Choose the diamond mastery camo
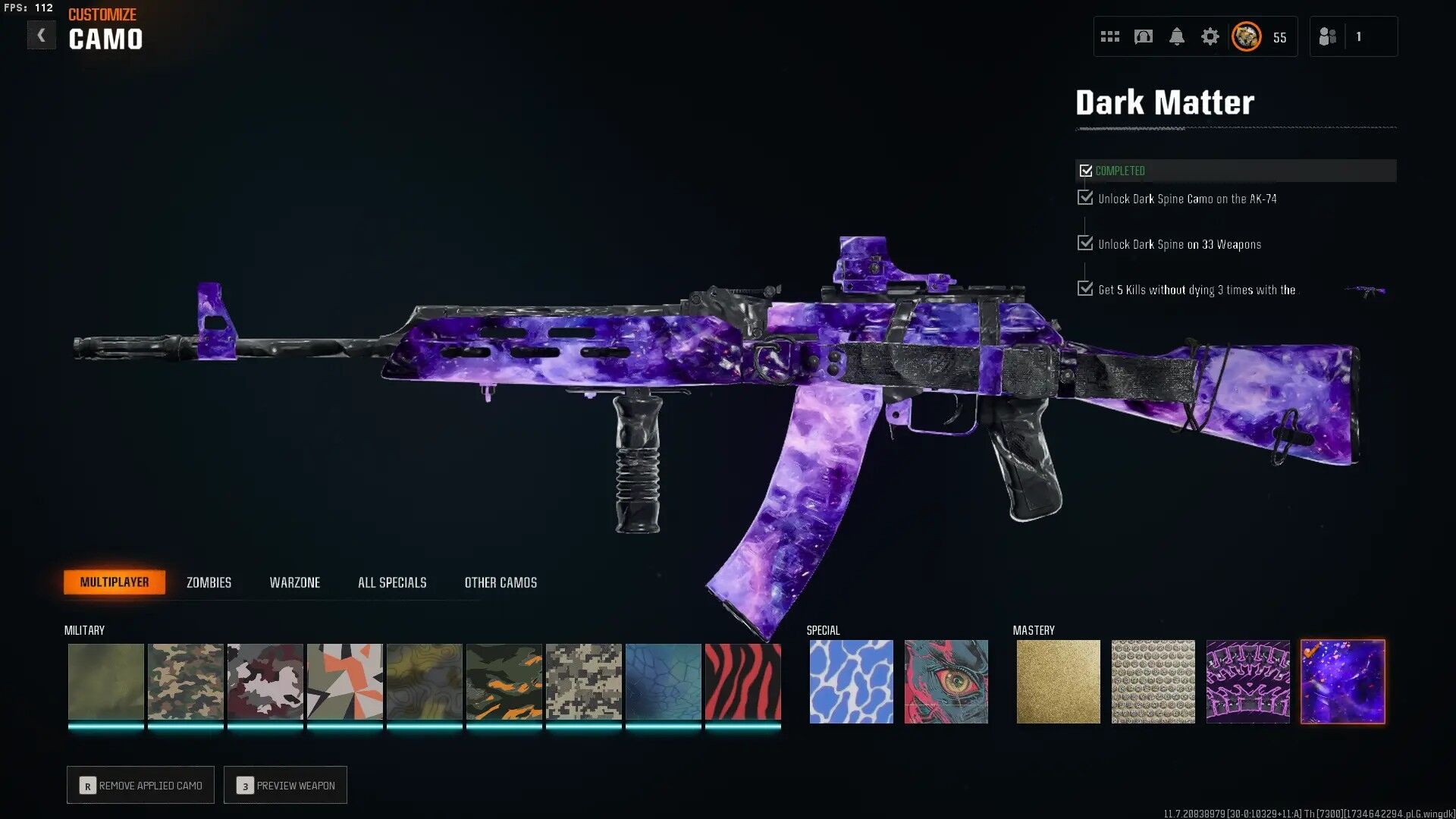 (1153, 682)
